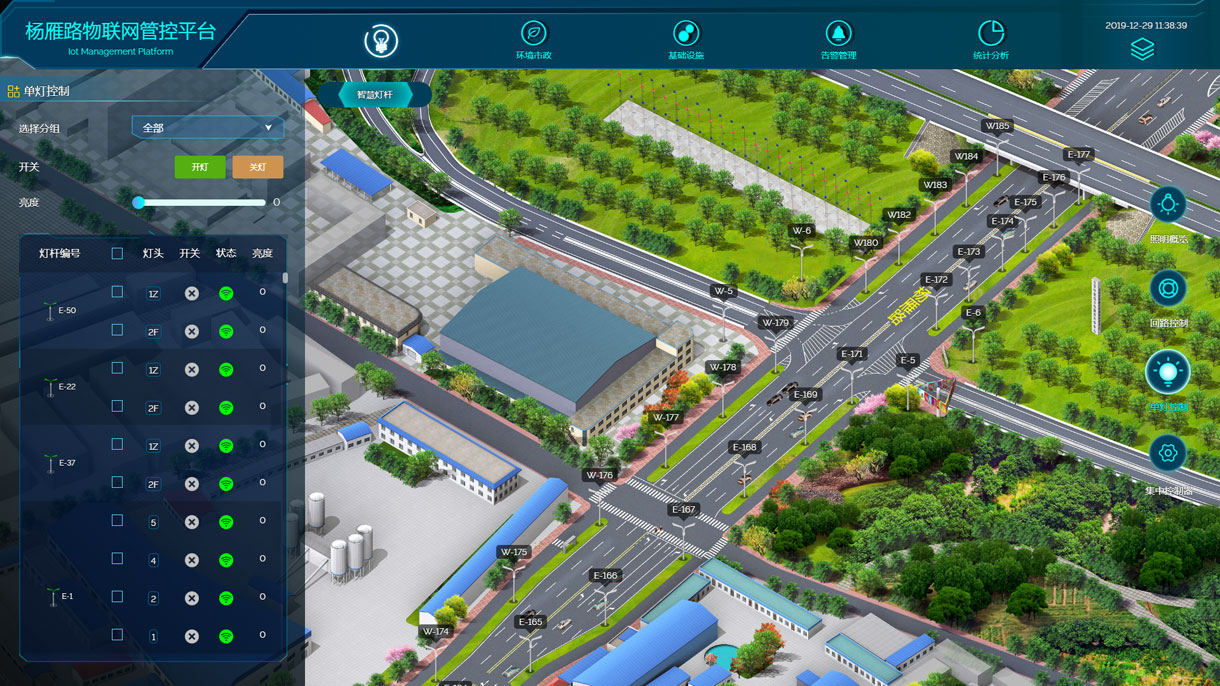This screenshot has height=686, width=1220.
Task: Click the green 开灯 button
Action: 200,167
